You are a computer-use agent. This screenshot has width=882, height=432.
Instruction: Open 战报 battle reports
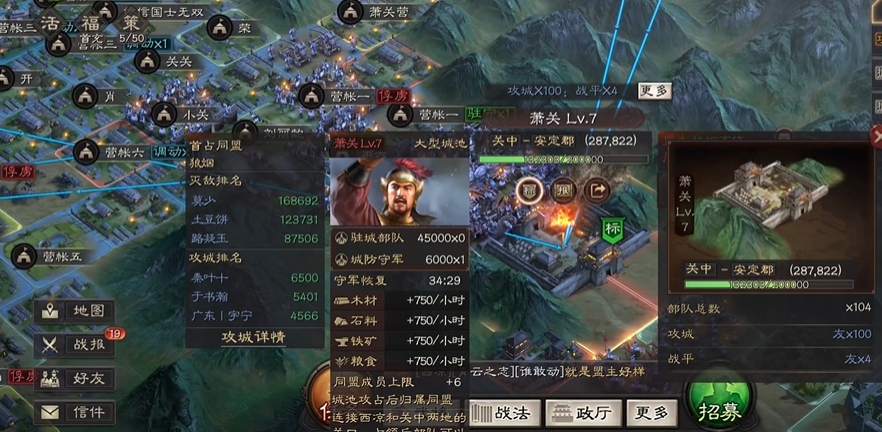pos(75,345)
